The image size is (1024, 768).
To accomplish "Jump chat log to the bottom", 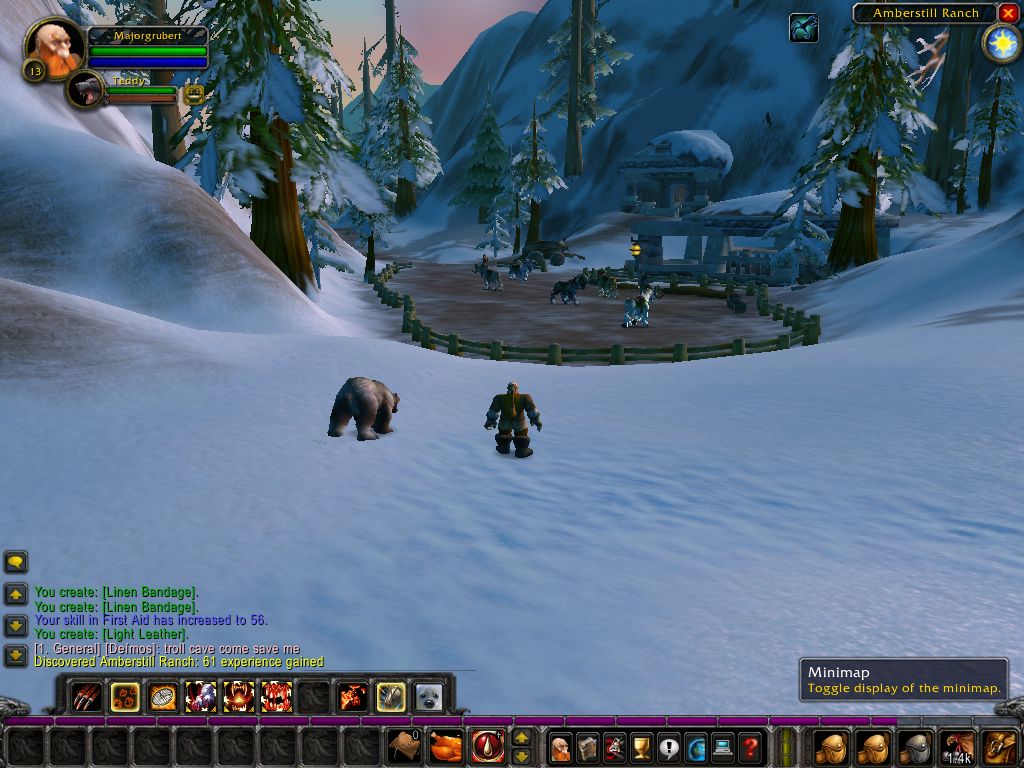I will 16,656.
